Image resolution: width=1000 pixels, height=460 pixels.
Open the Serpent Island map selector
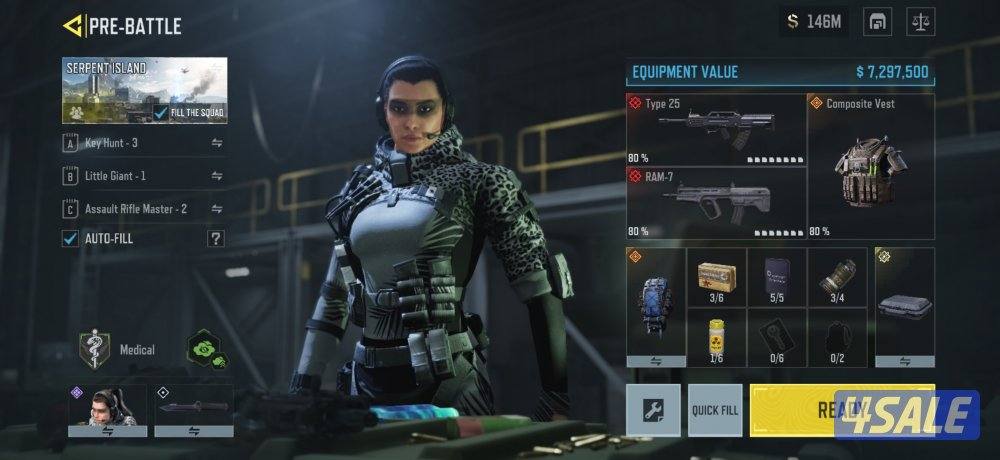tap(144, 90)
